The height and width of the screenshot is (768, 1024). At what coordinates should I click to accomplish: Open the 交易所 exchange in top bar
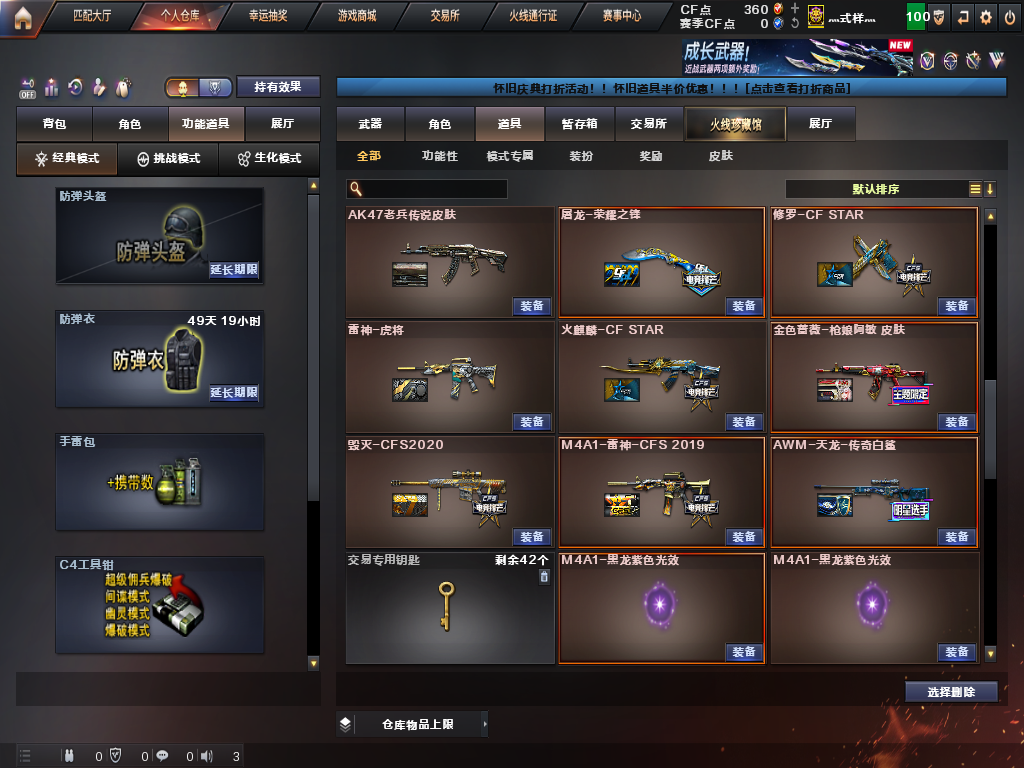(x=445, y=16)
